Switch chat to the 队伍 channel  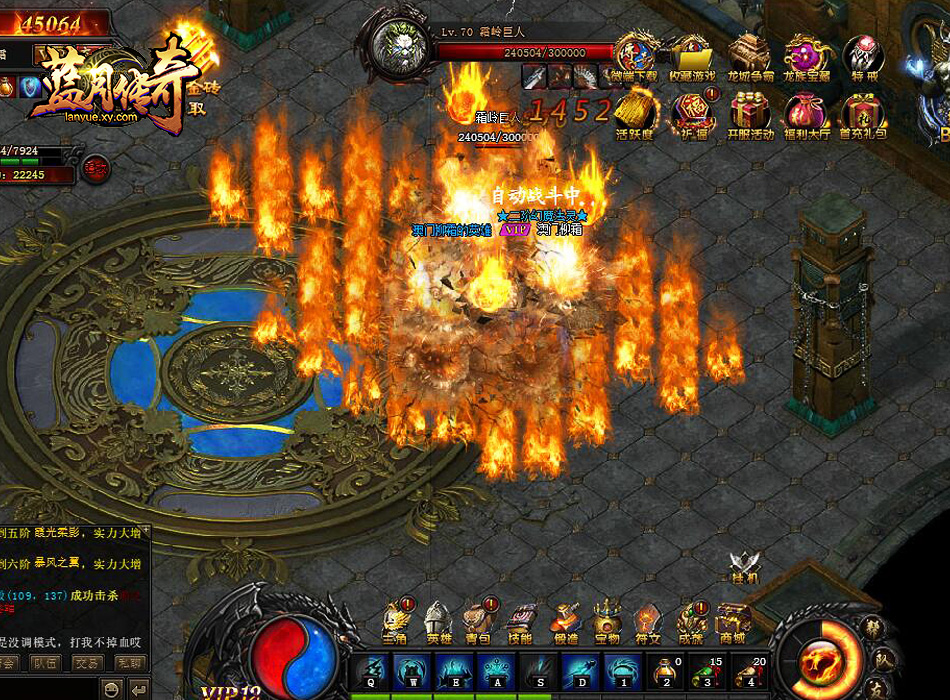pyautogui.click(x=46, y=662)
